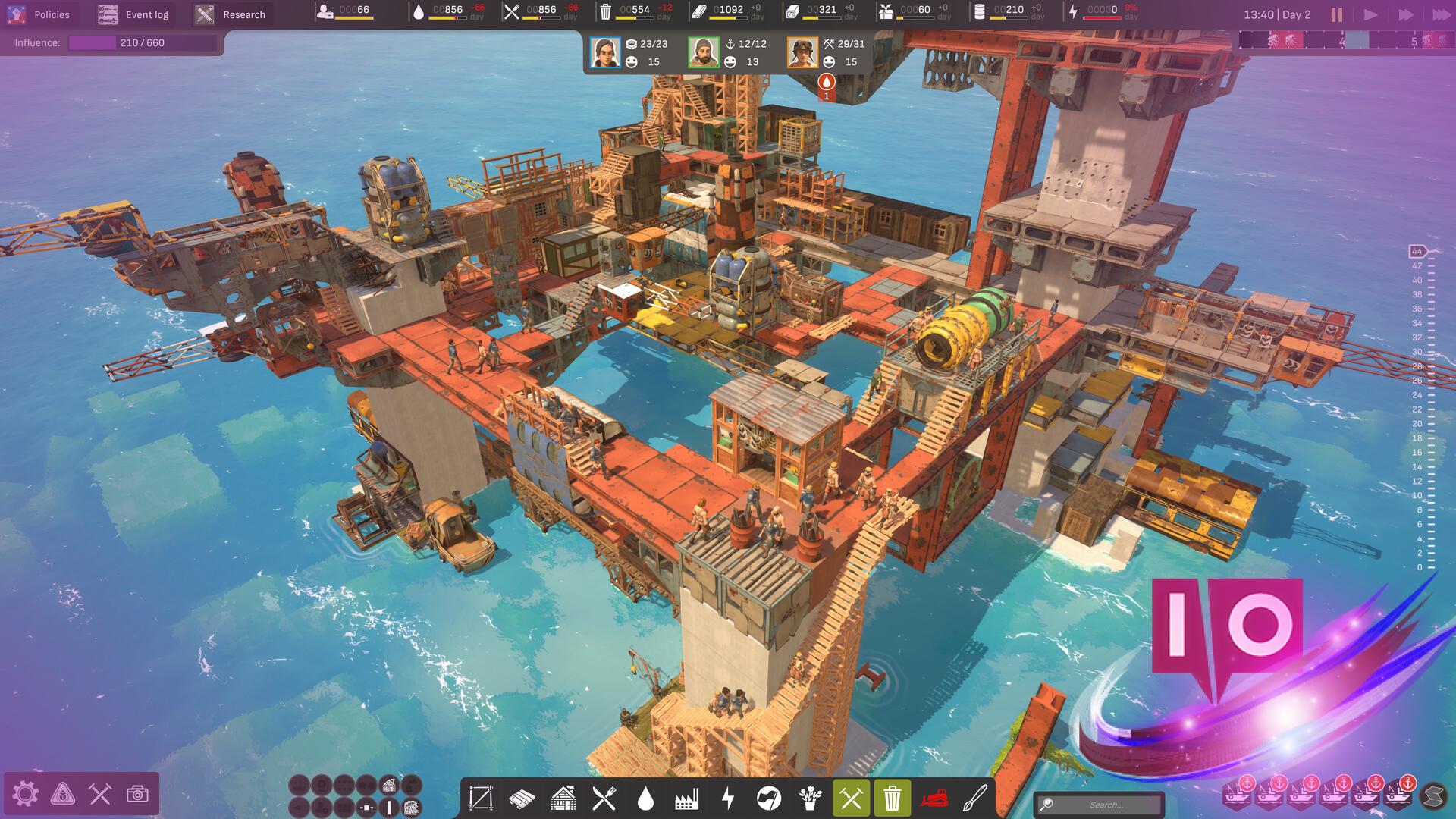Activate the trash can demolish tool
Image resolution: width=1456 pixels, height=819 pixels.
892,798
